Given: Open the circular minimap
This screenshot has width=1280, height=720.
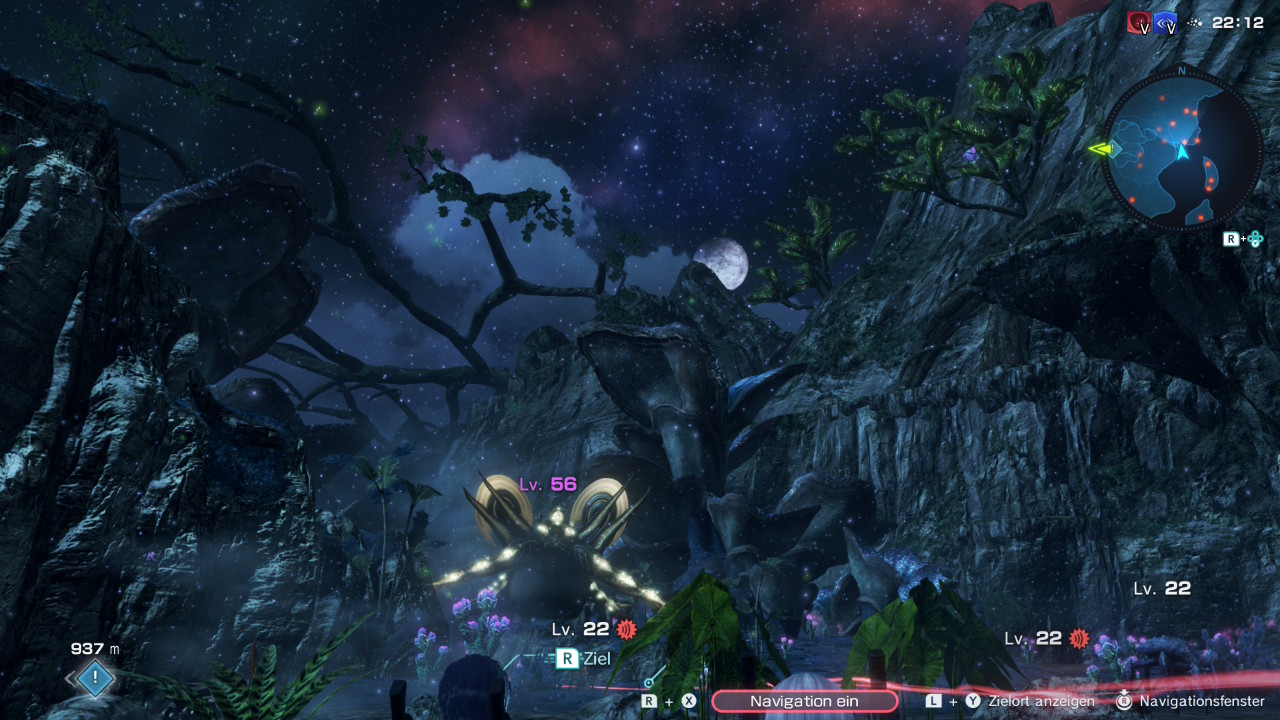Looking at the screenshot, I should click(x=1181, y=149).
